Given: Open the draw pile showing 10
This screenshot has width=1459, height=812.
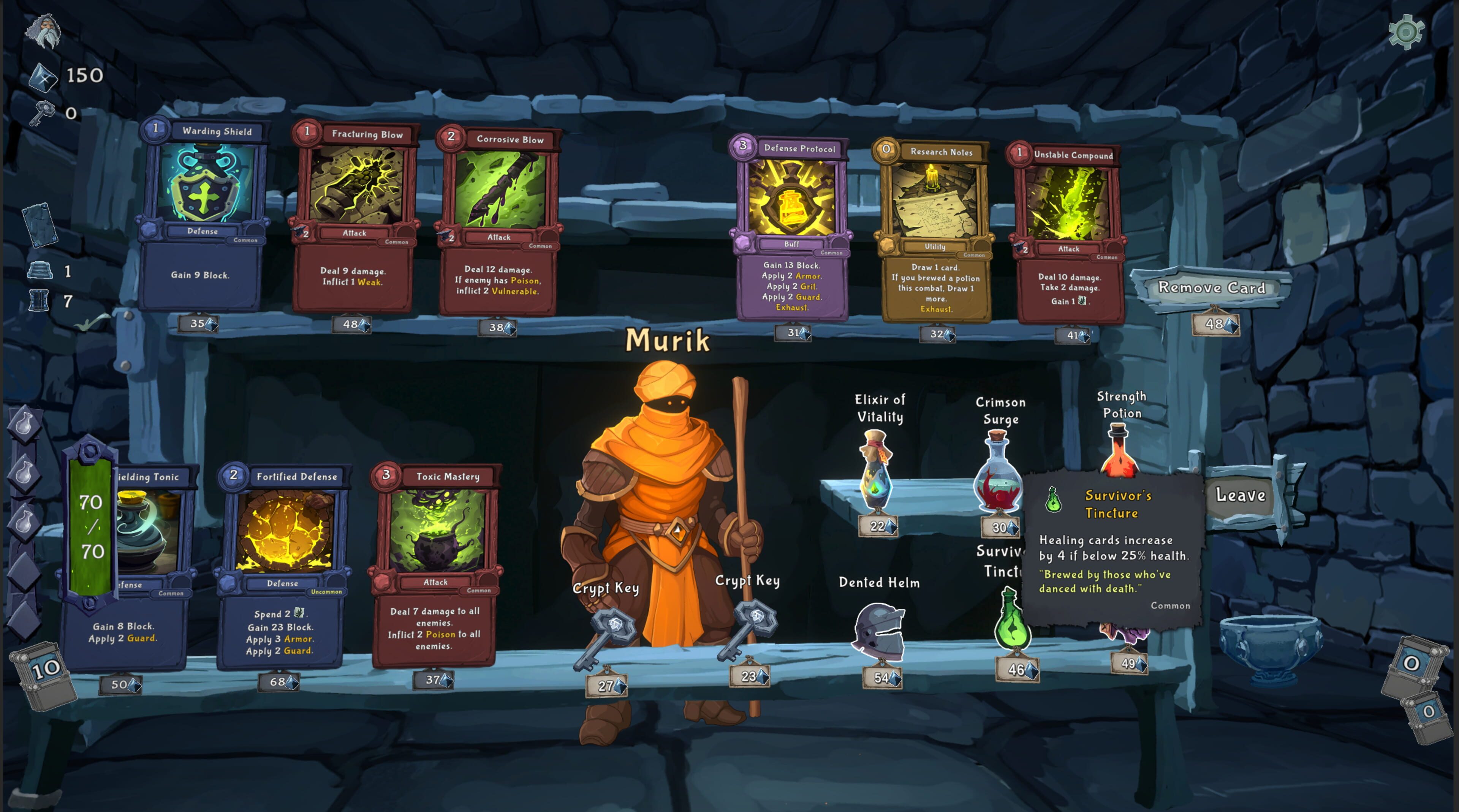Looking at the screenshot, I should 44,674.
